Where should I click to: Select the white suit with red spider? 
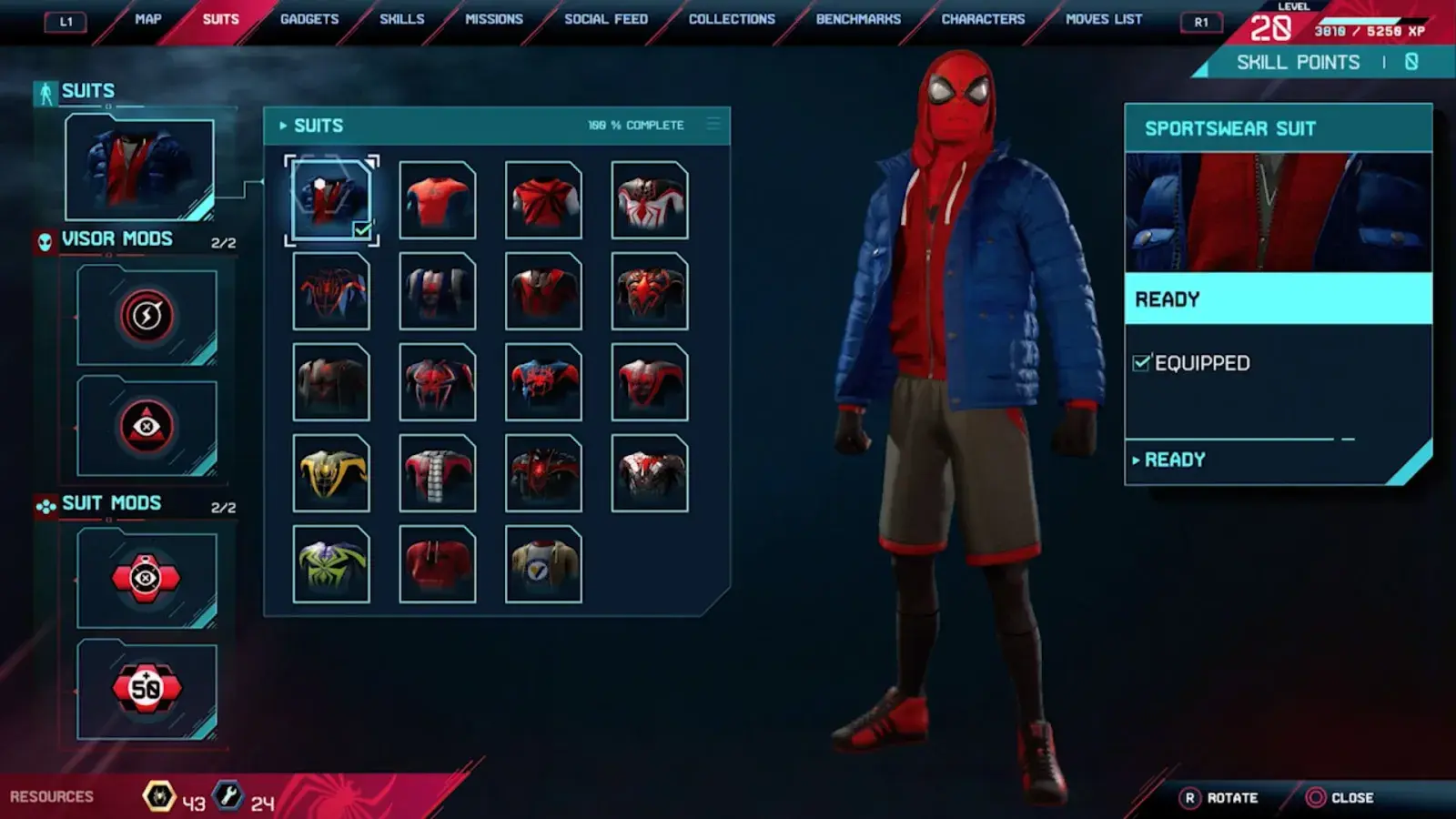650,200
